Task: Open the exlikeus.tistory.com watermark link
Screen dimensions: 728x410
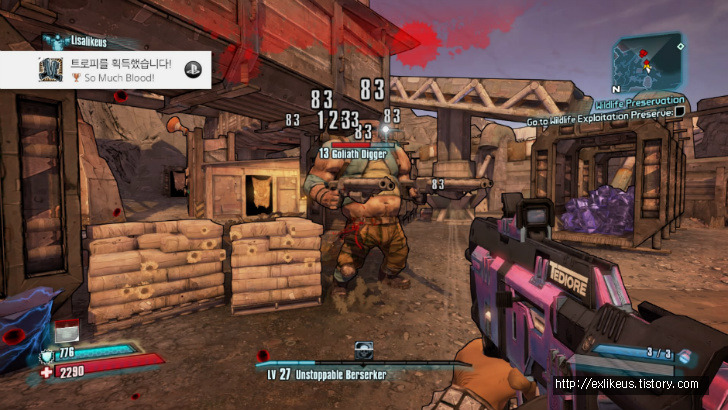Action: click(x=627, y=384)
